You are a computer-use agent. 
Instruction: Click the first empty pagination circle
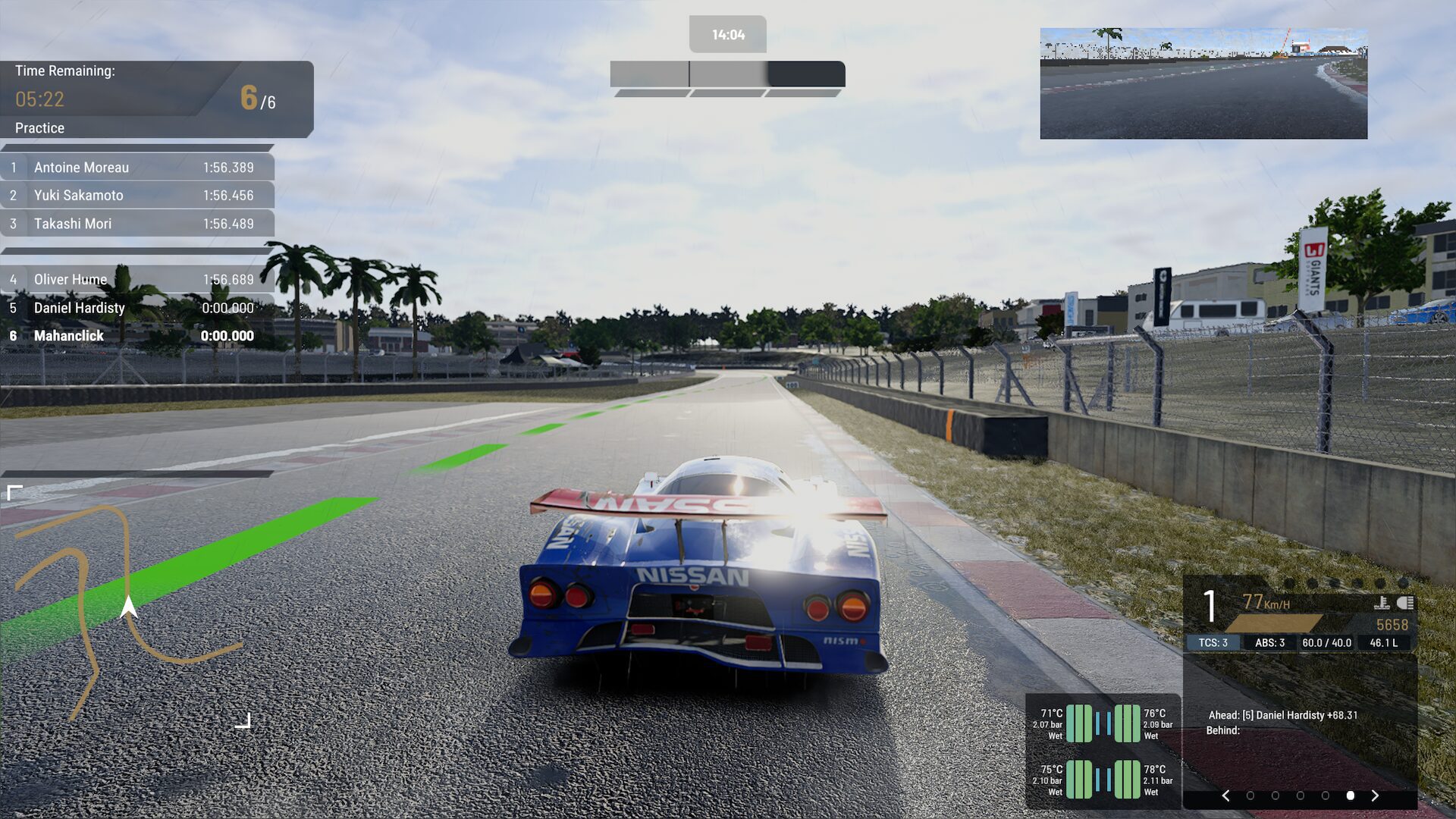pyautogui.click(x=1250, y=795)
